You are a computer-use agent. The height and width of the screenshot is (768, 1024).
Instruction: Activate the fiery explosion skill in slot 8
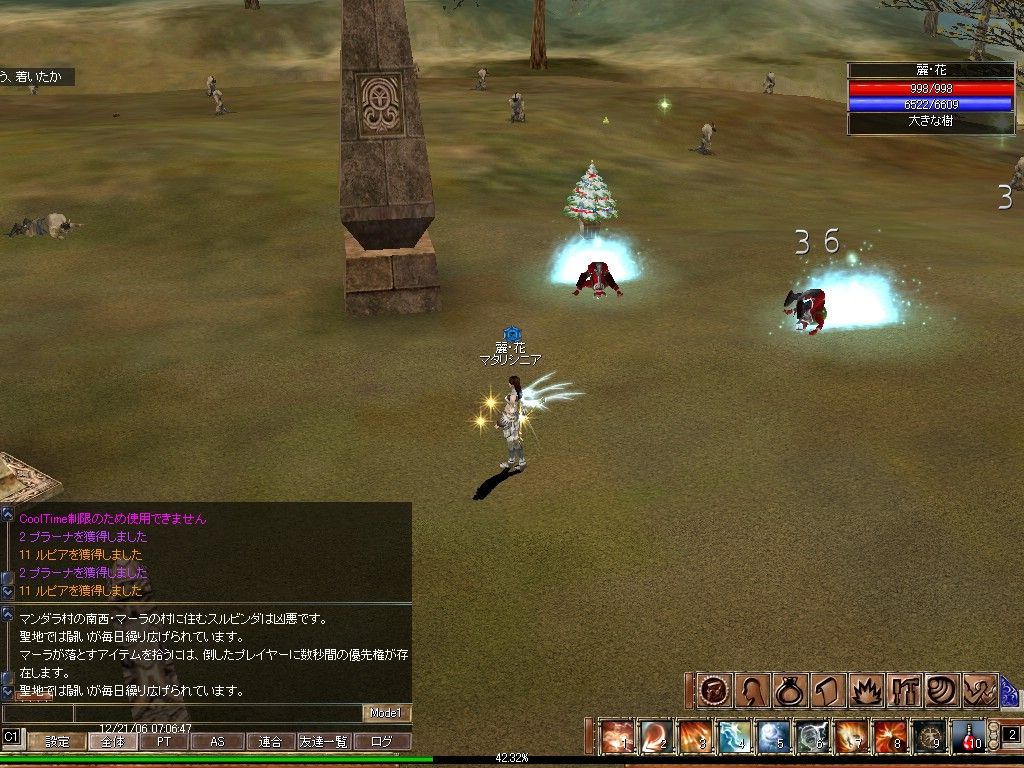(x=890, y=737)
